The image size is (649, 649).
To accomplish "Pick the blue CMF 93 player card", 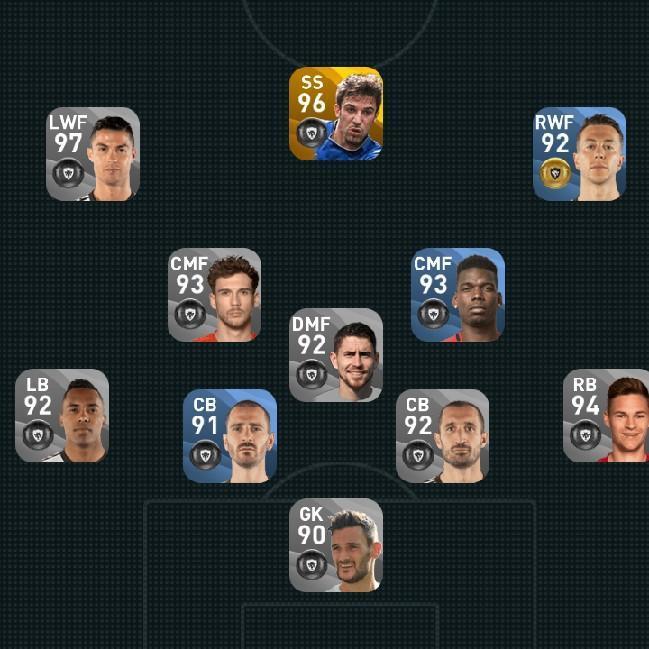I will pos(458,295).
